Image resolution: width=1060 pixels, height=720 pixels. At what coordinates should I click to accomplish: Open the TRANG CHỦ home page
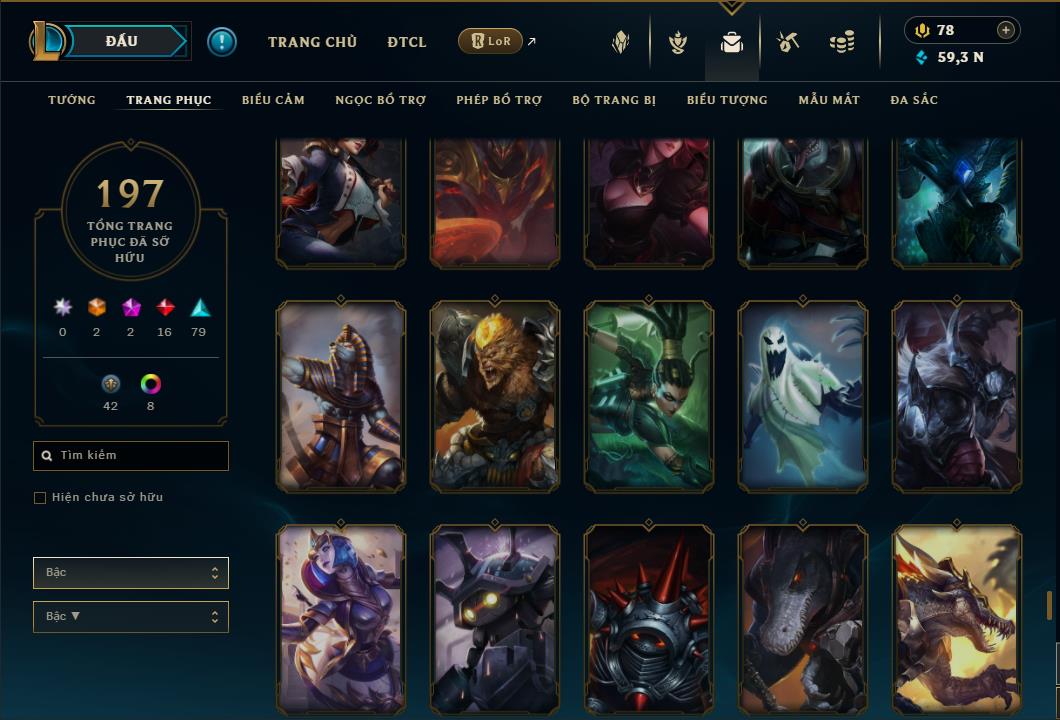[x=312, y=42]
